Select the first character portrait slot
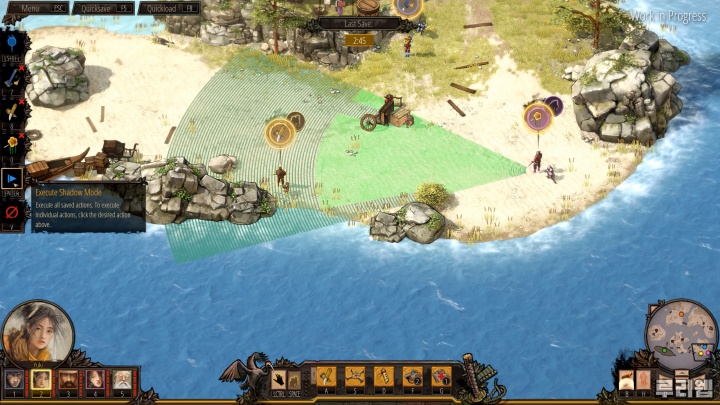This screenshot has height=405, width=720. (14, 379)
